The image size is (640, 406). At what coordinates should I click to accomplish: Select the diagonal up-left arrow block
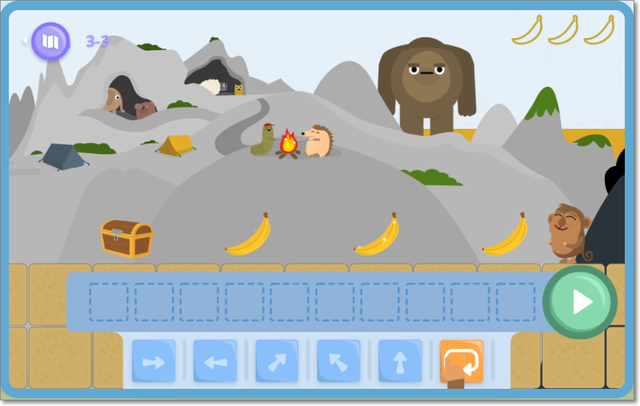(x=338, y=360)
